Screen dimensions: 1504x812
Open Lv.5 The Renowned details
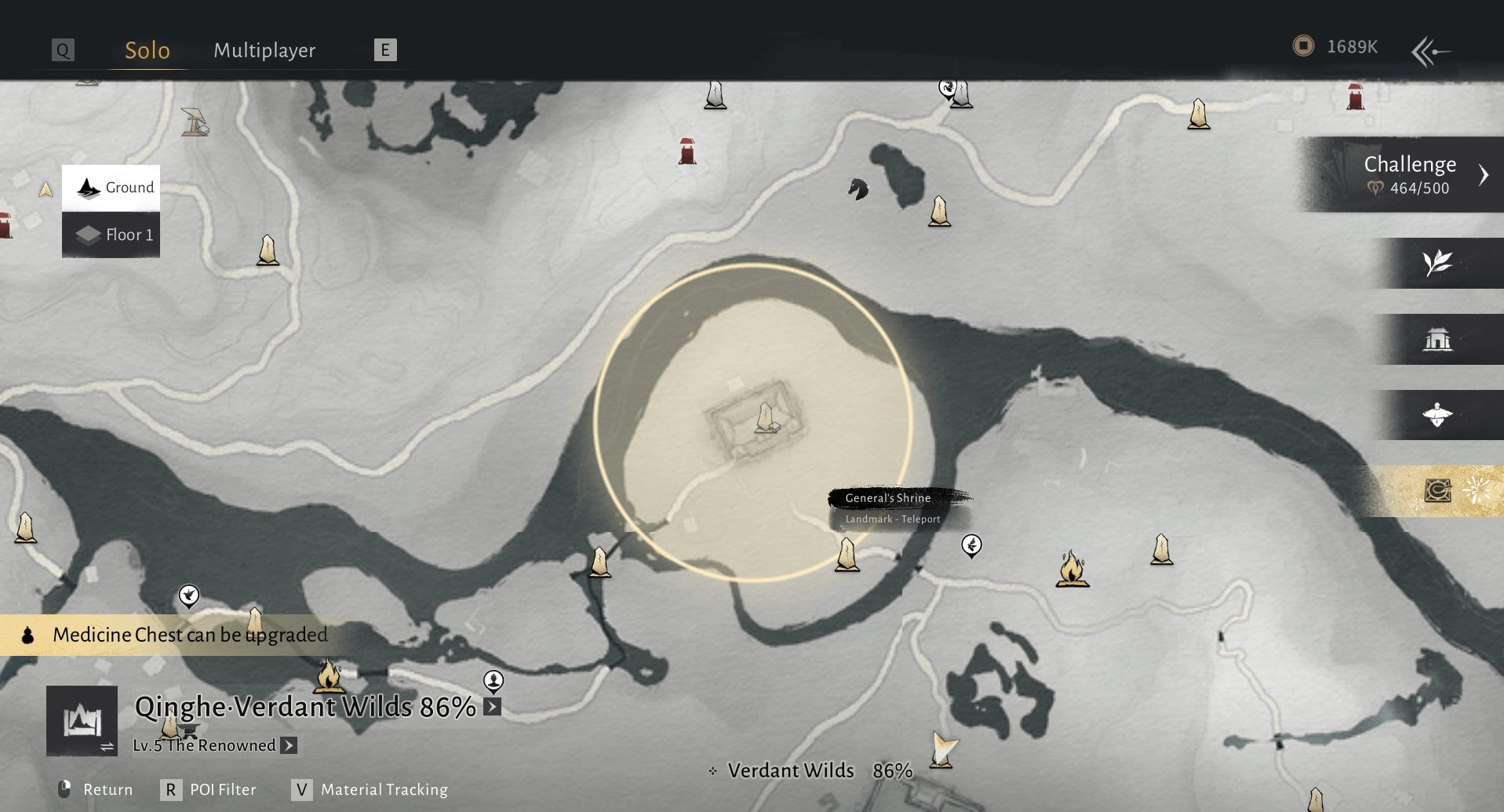[x=289, y=745]
